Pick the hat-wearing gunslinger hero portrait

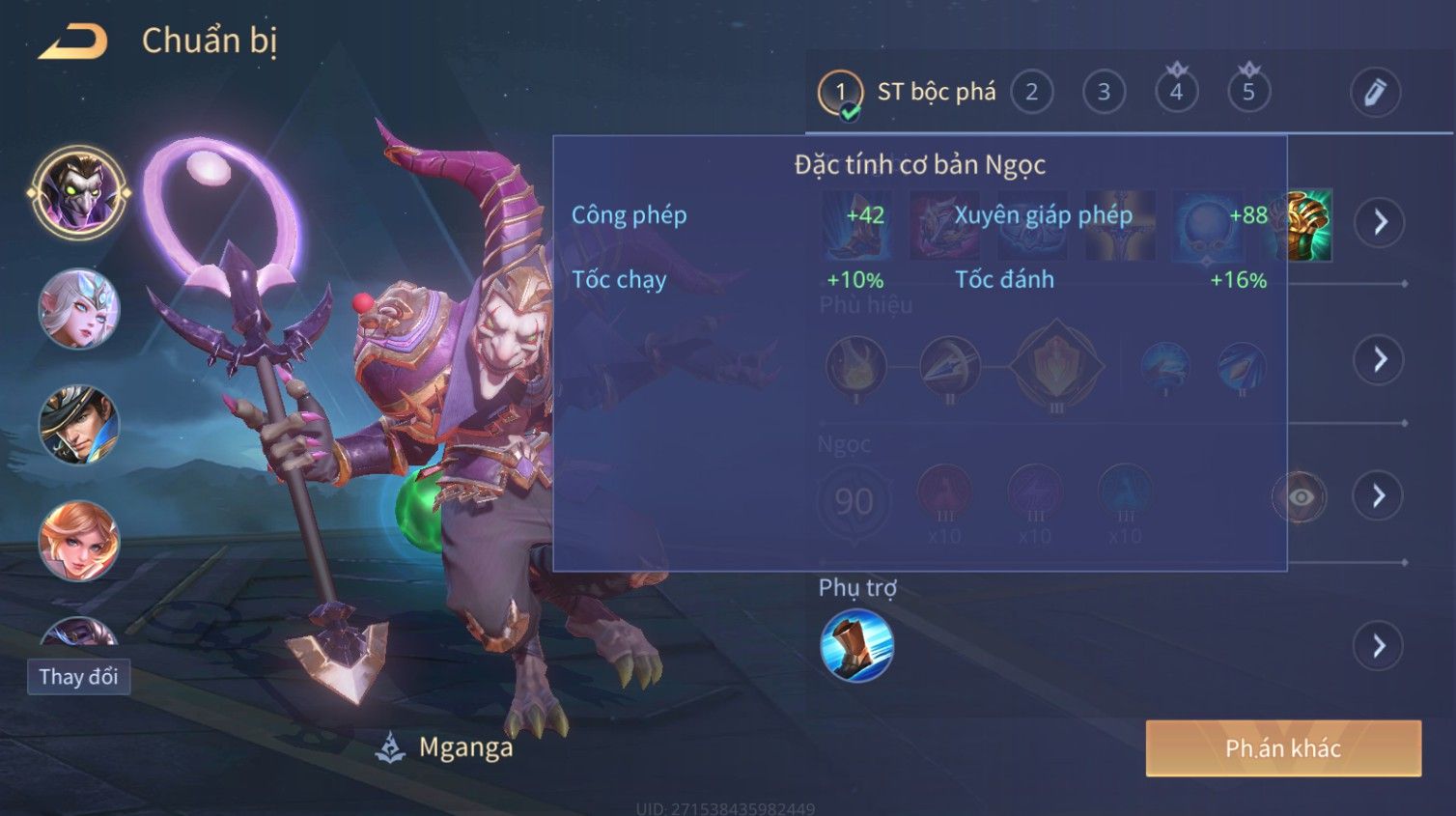tap(78, 425)
